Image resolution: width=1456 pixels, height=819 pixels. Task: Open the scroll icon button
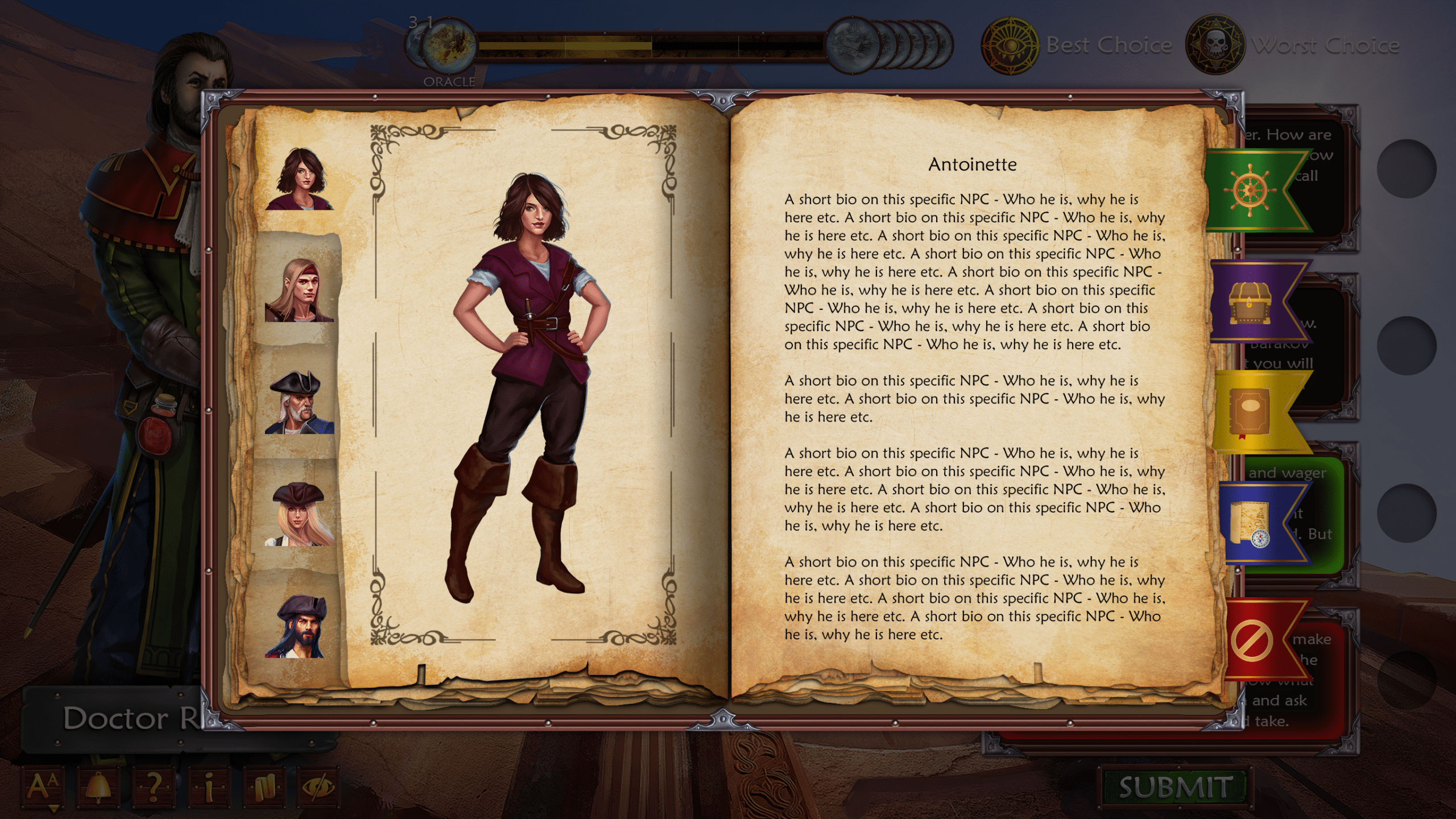coord(265,787)
